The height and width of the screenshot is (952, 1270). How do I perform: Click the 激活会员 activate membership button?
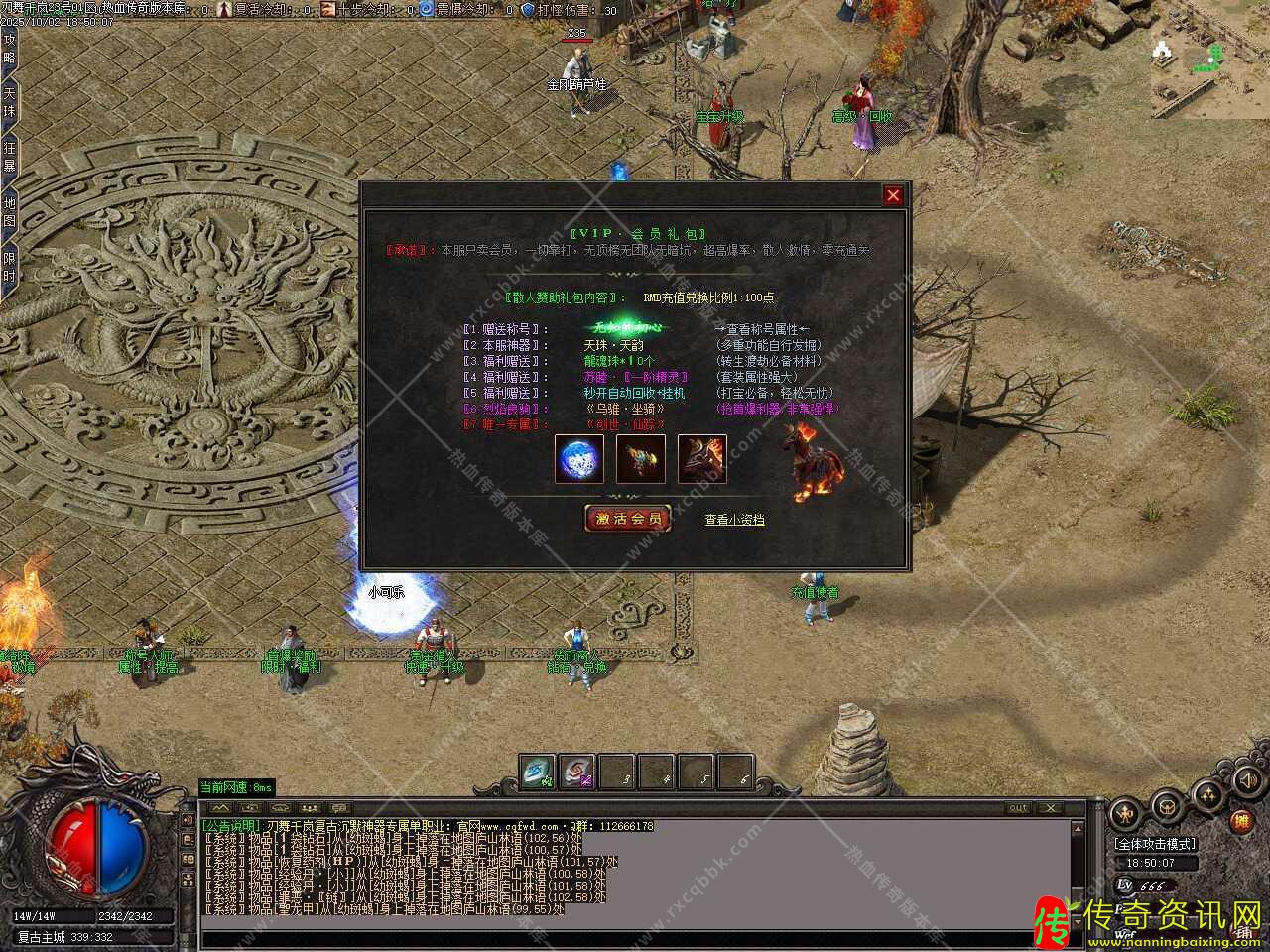point(628,519)
